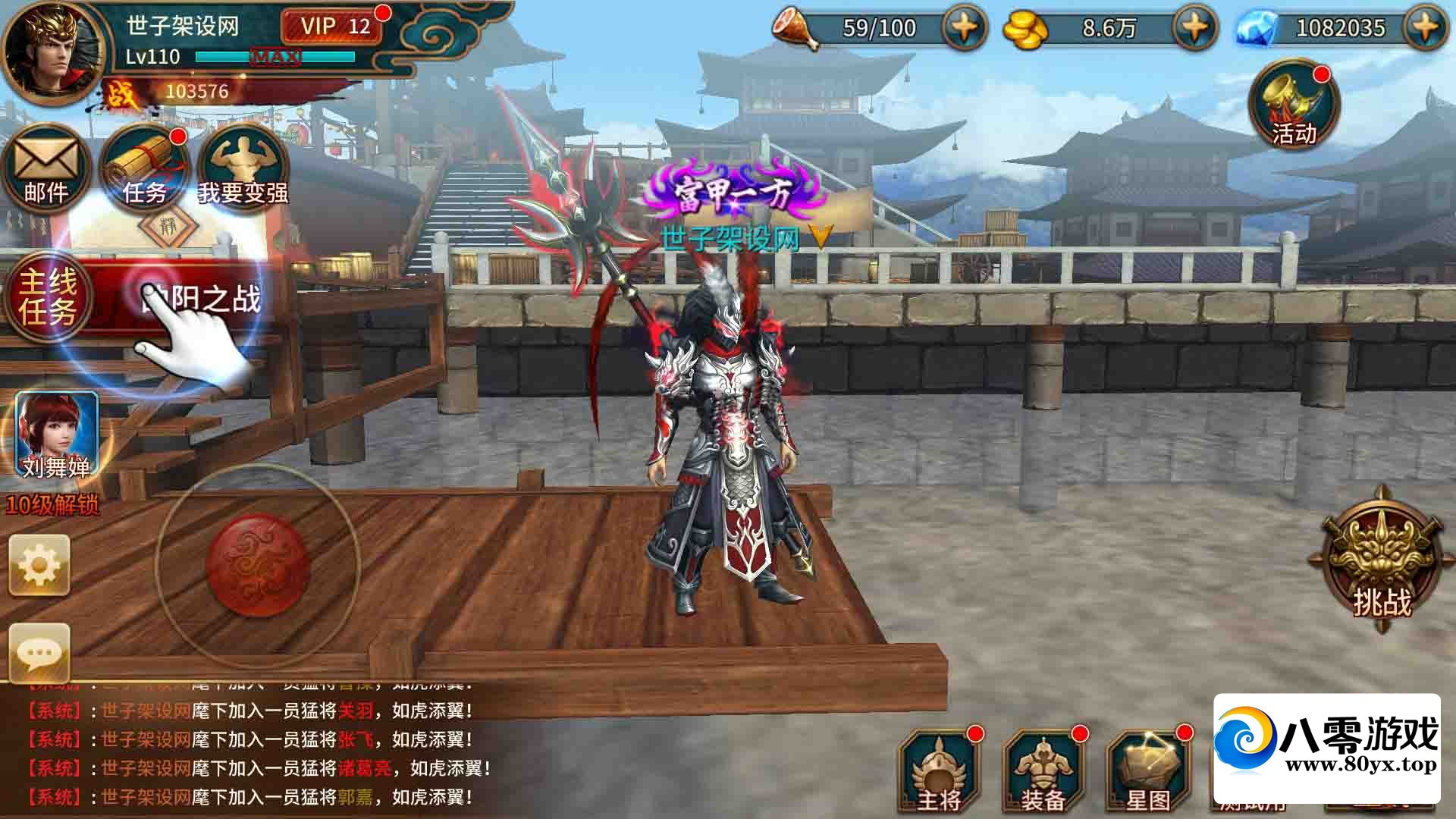1456x819 pixels.
Task: Click the 八零游戏 website watermark
Action: coord(1327,747)
